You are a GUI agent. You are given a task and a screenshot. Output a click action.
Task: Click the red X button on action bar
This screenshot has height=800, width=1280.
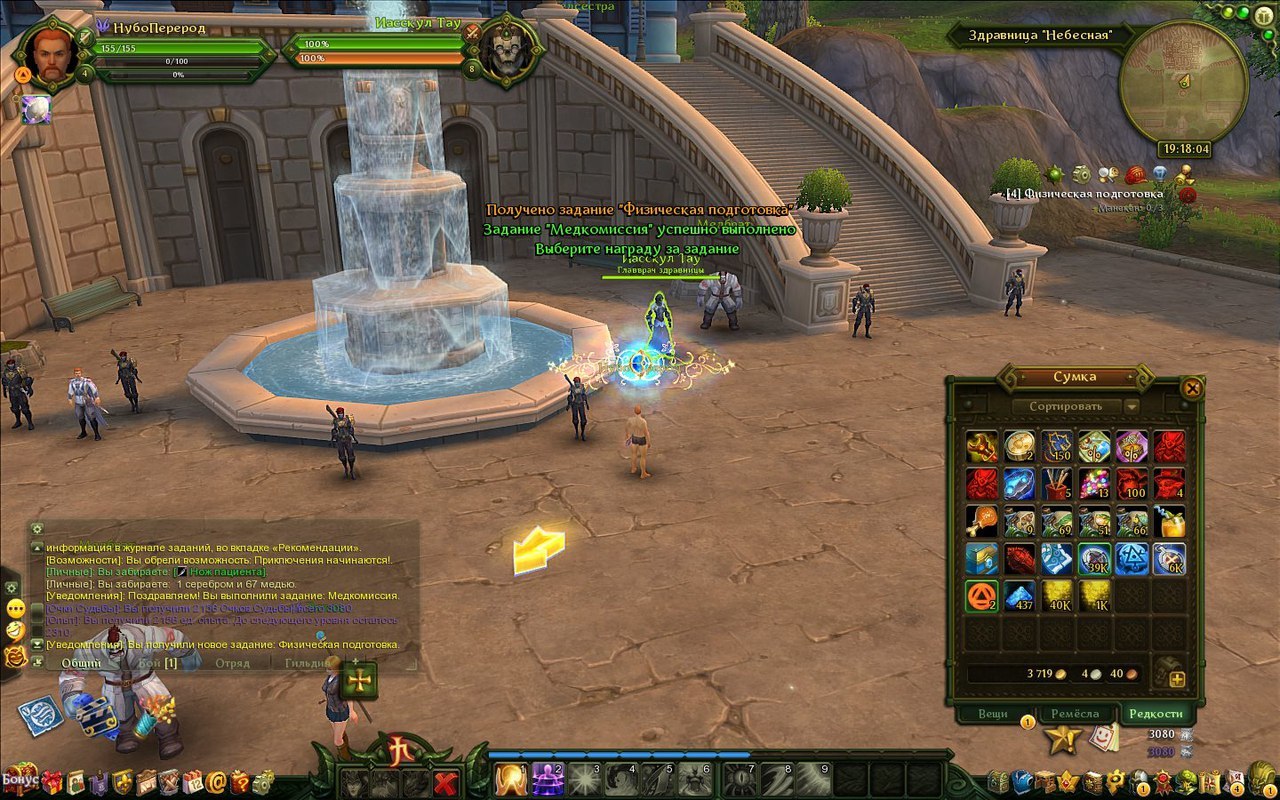(446, 782)
